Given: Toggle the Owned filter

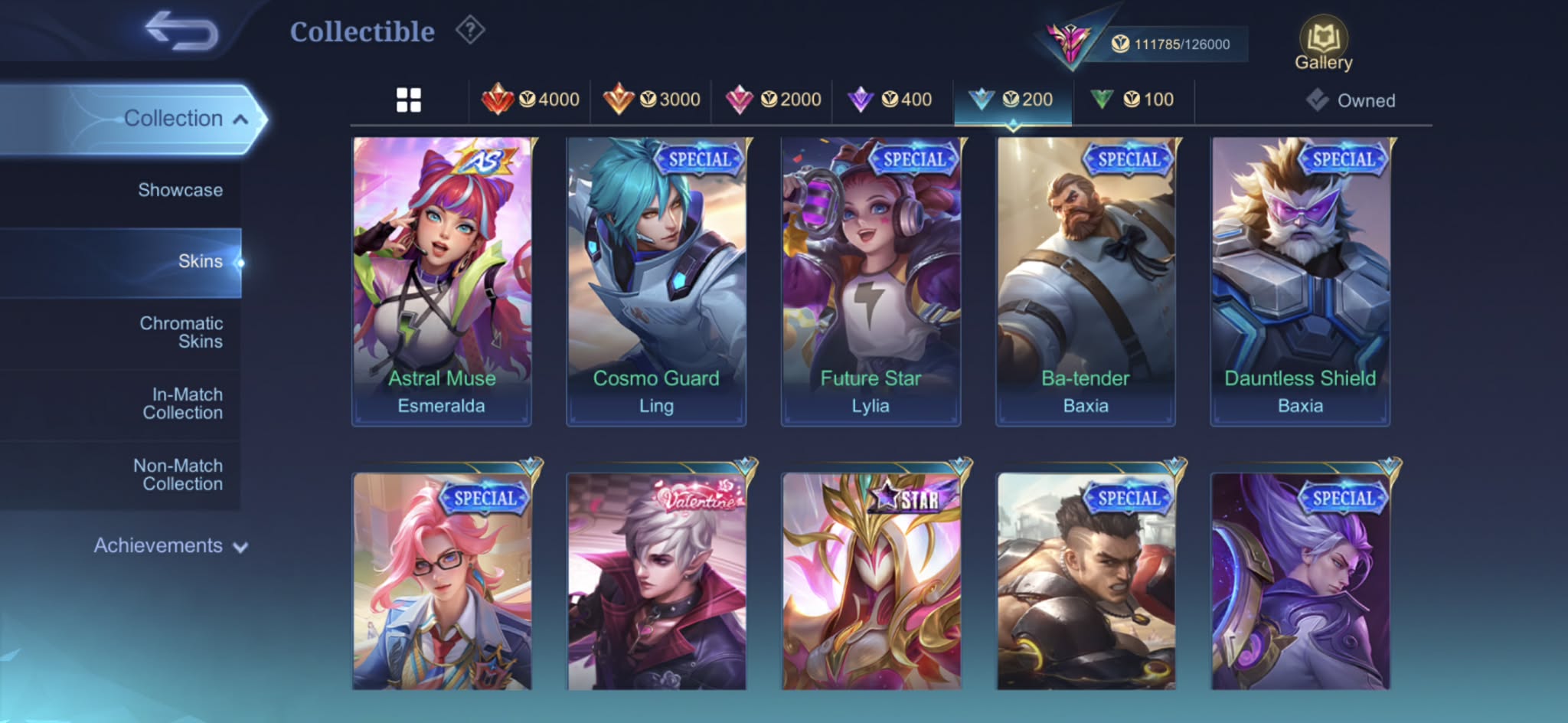Looking at the screenshot, I should pos(1351,100).
